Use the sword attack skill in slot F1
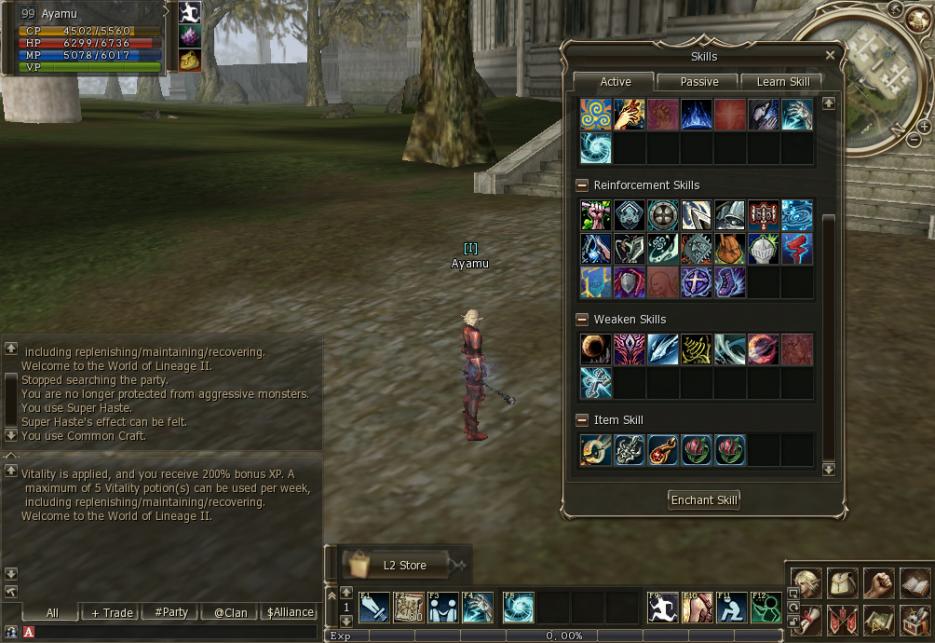Image resolution: width=935 pixels, height=643 pixels. click(x=374, y=607)
